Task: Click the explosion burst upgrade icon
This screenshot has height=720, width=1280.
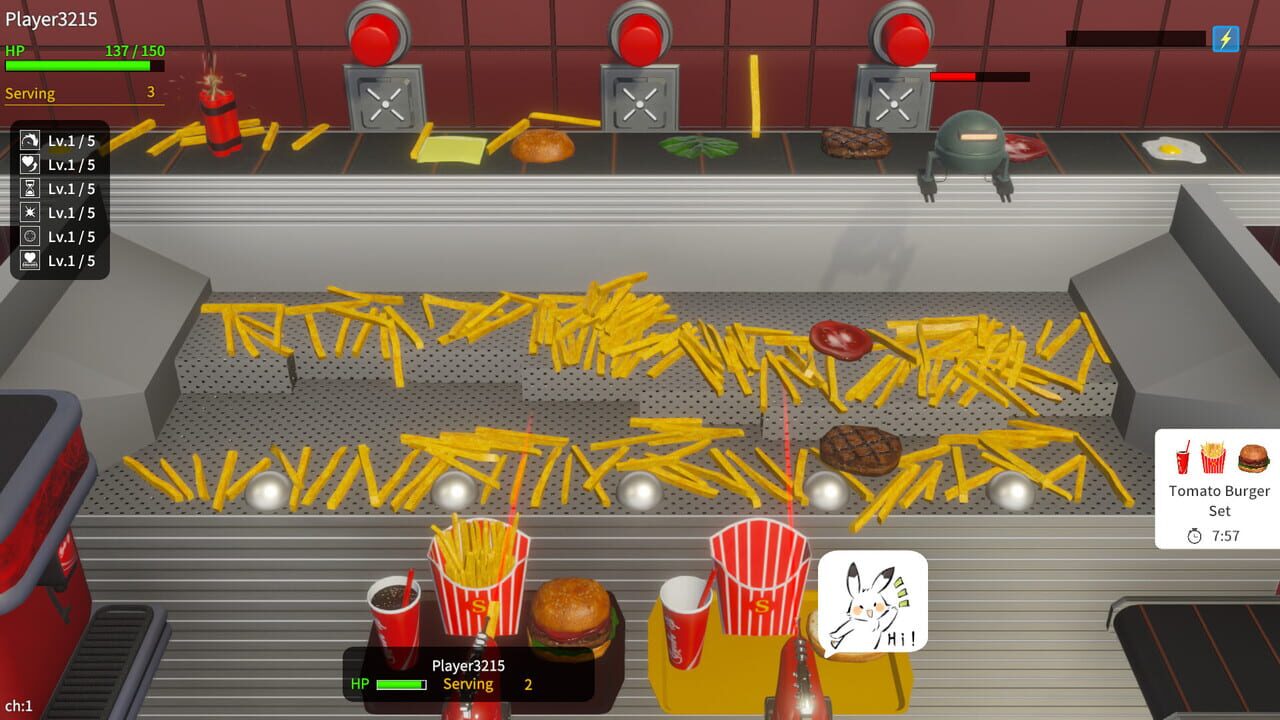Action: [x=29, y=212]
